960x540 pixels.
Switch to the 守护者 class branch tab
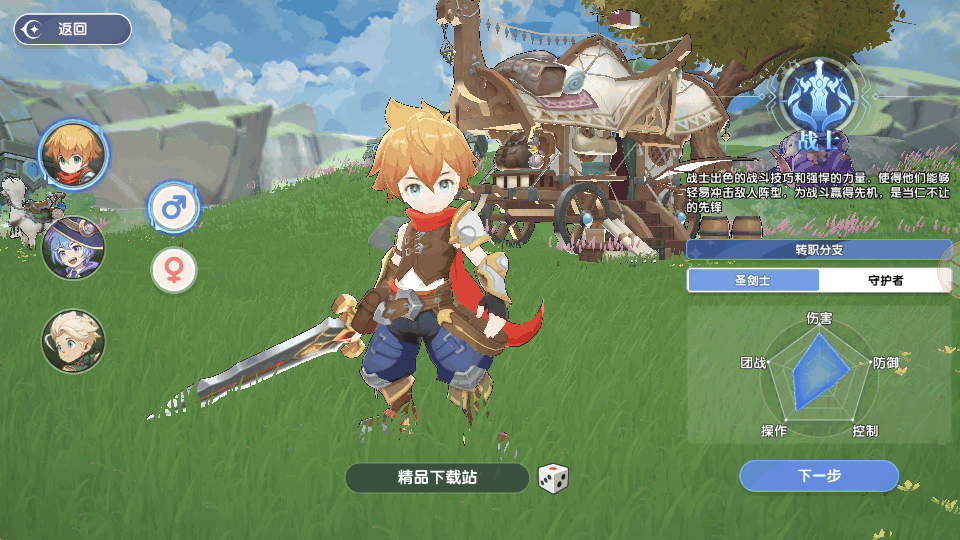point(884,281)
